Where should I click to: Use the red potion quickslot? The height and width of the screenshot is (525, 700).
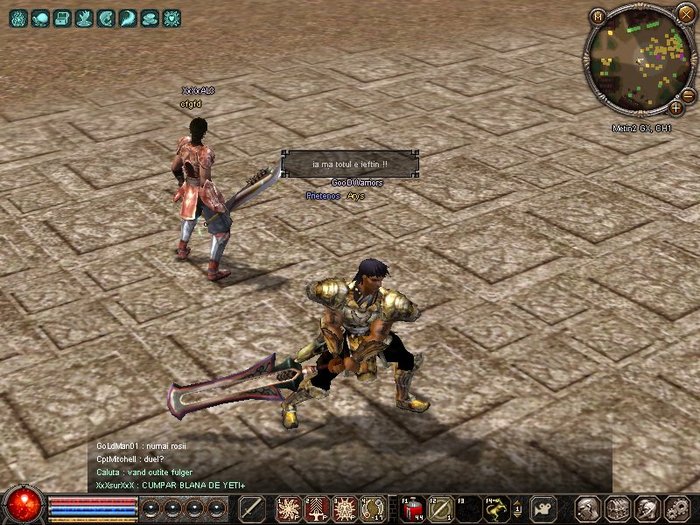pyautogui.click(x=413, y=508)
